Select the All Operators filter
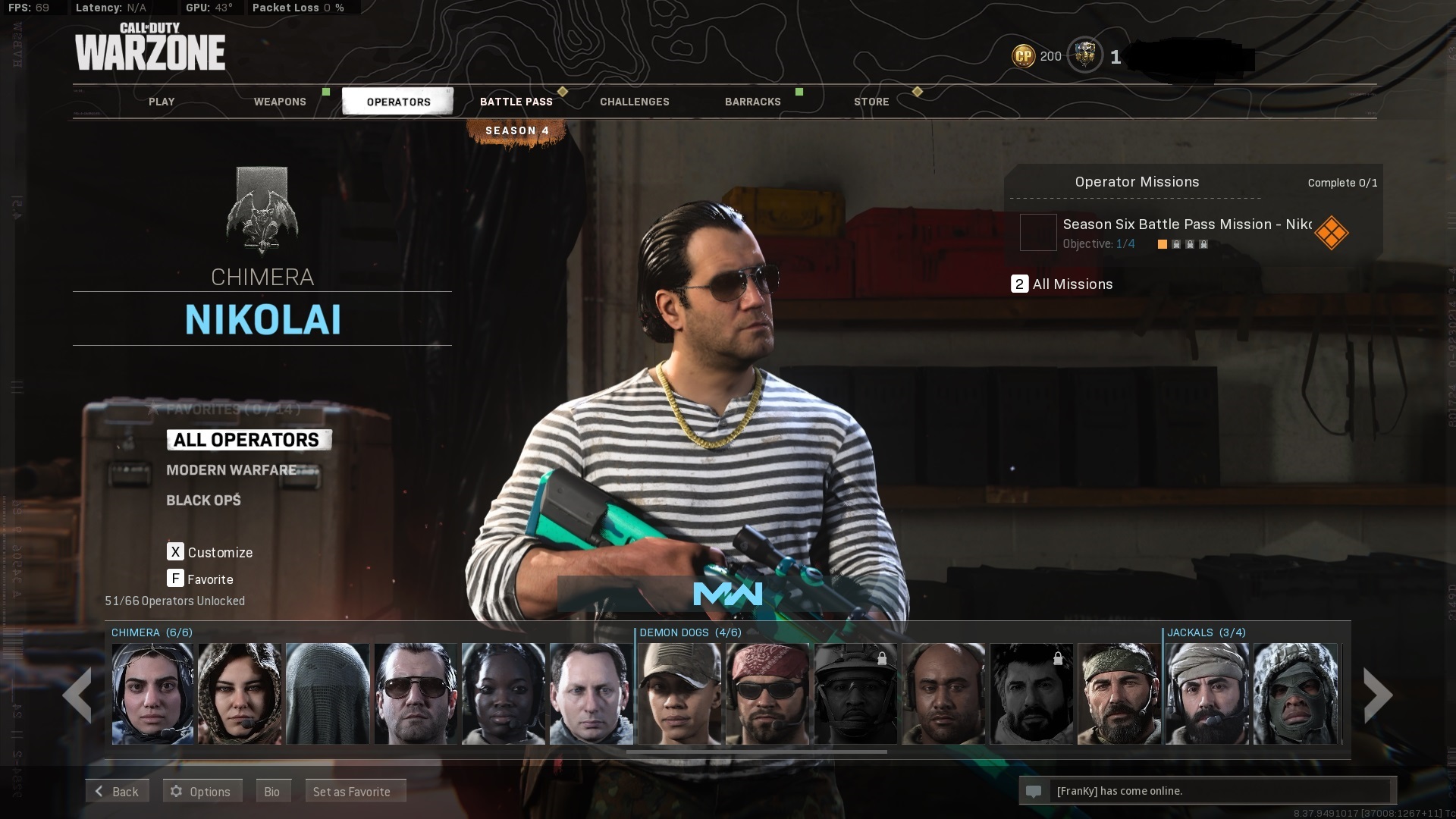Viewport: 1456px width, 819px height. (x=247, y=440)
